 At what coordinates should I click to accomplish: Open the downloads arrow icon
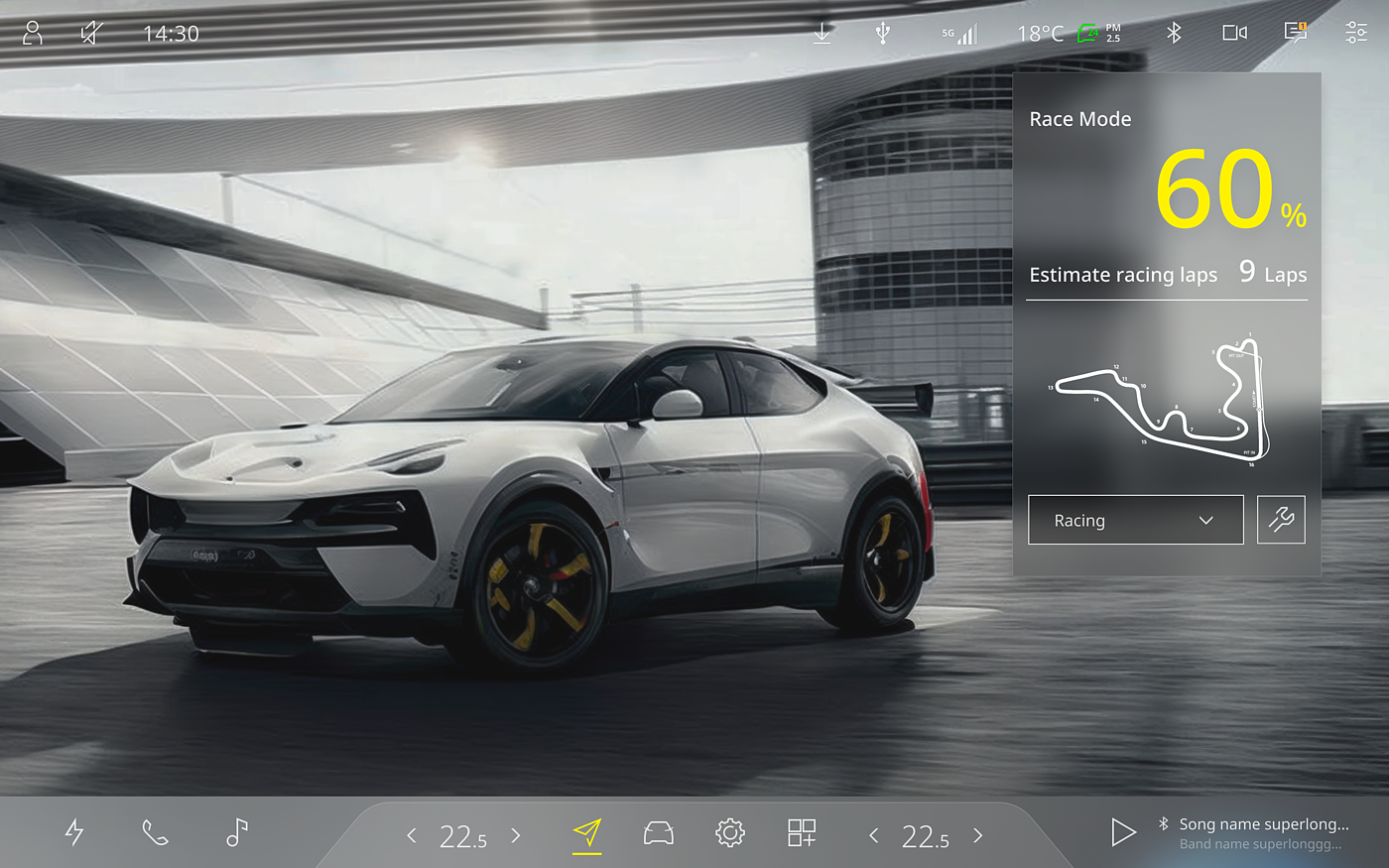821,34
